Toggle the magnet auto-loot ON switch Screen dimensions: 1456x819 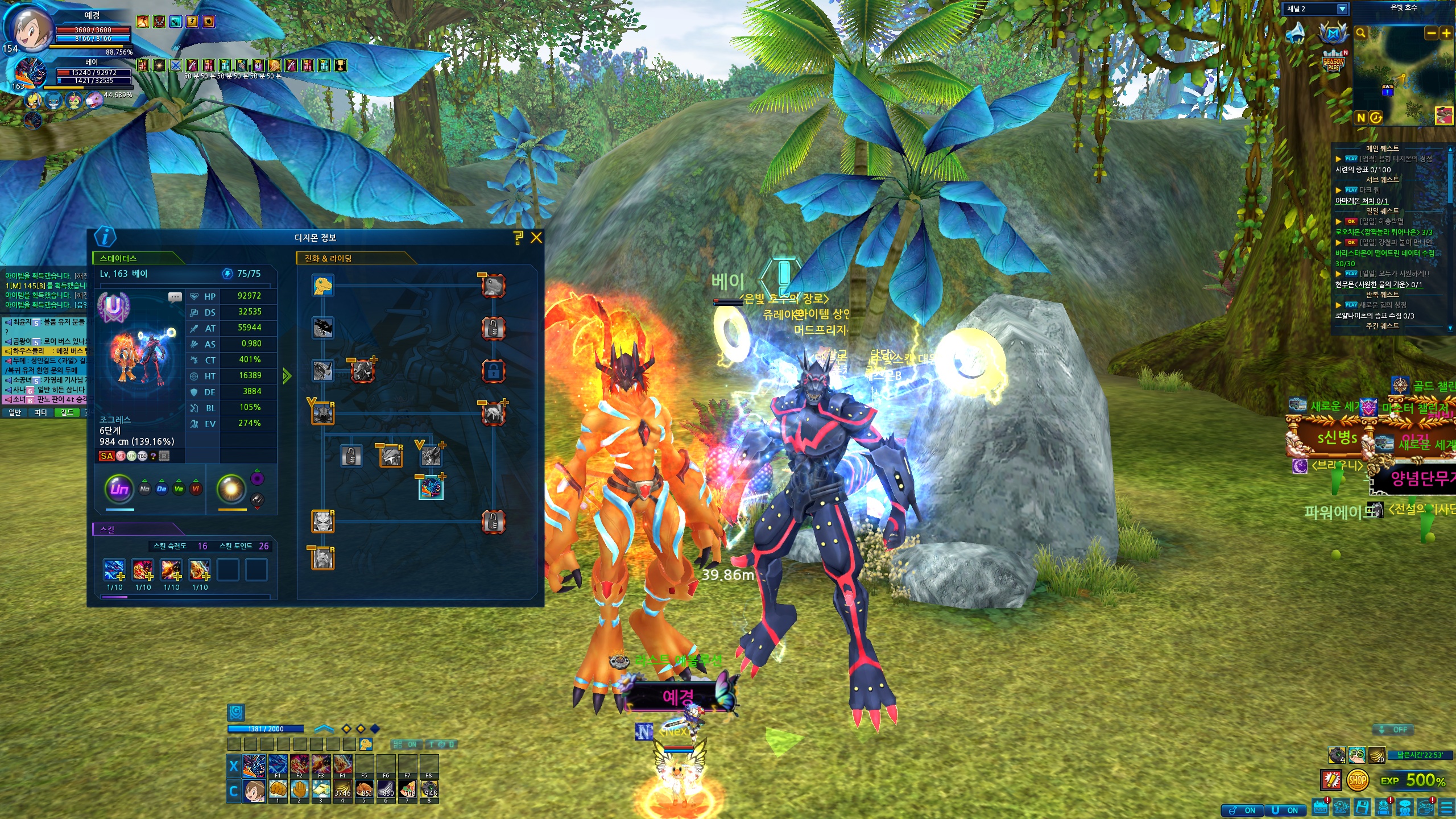click(1285, 810)
